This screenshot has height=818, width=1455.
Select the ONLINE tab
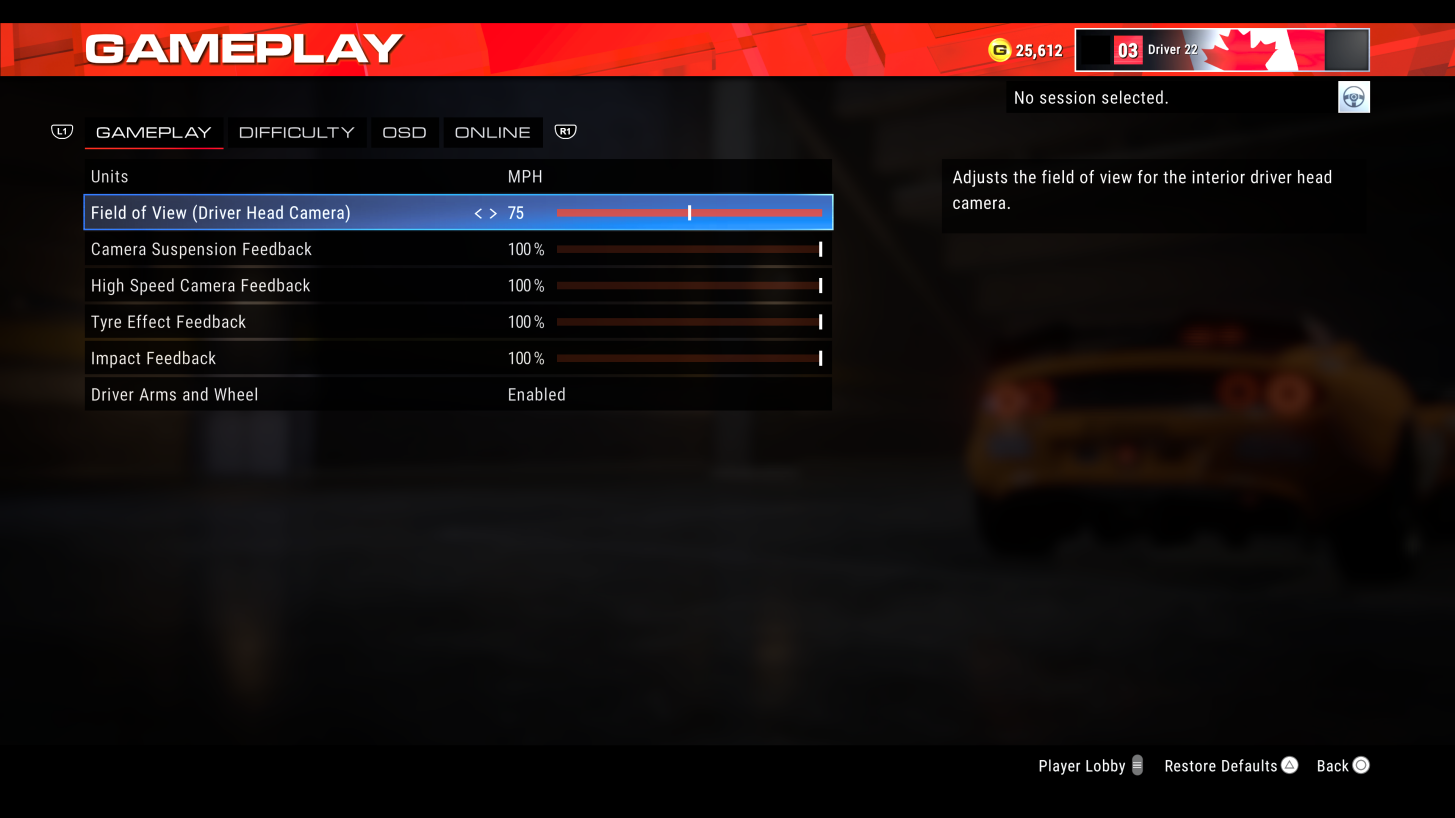click(x=492, y=131)
